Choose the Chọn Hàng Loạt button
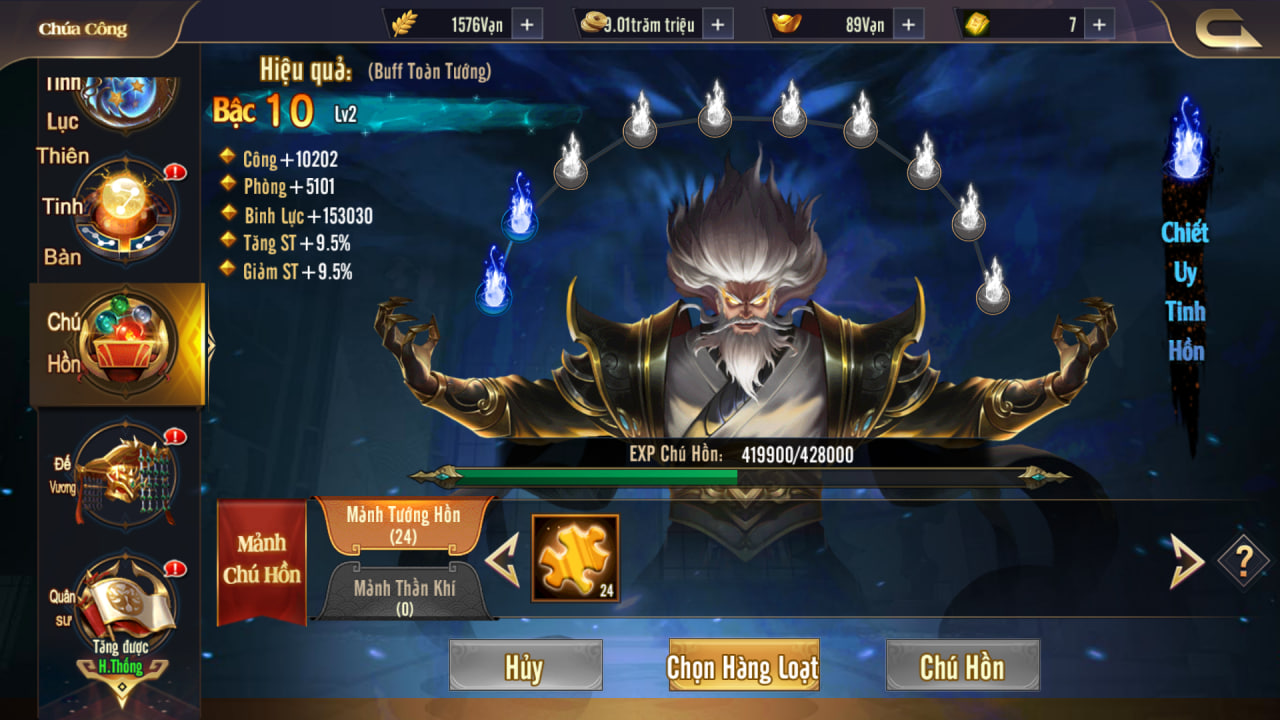The image size is (1280, 720). pyautogui.click(x=743, y=666)
